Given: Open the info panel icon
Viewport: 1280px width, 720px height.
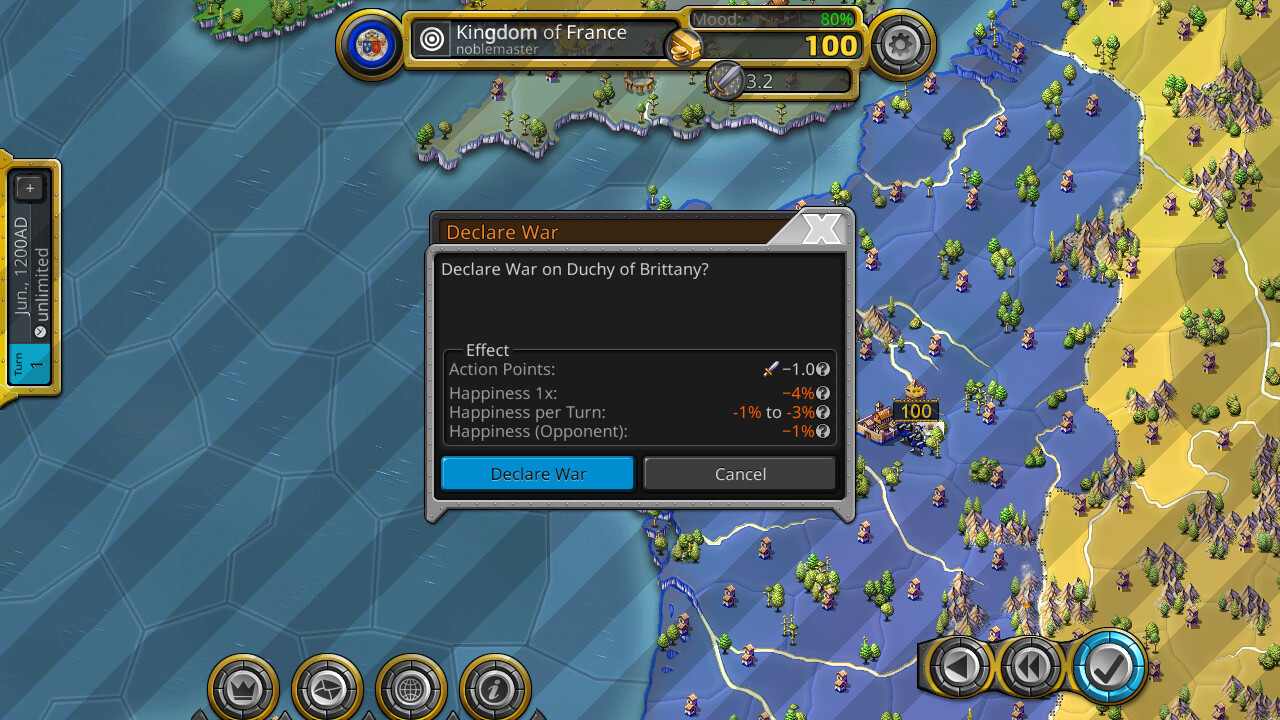Looking at the screenshot, I should click(x=496, y=688).
